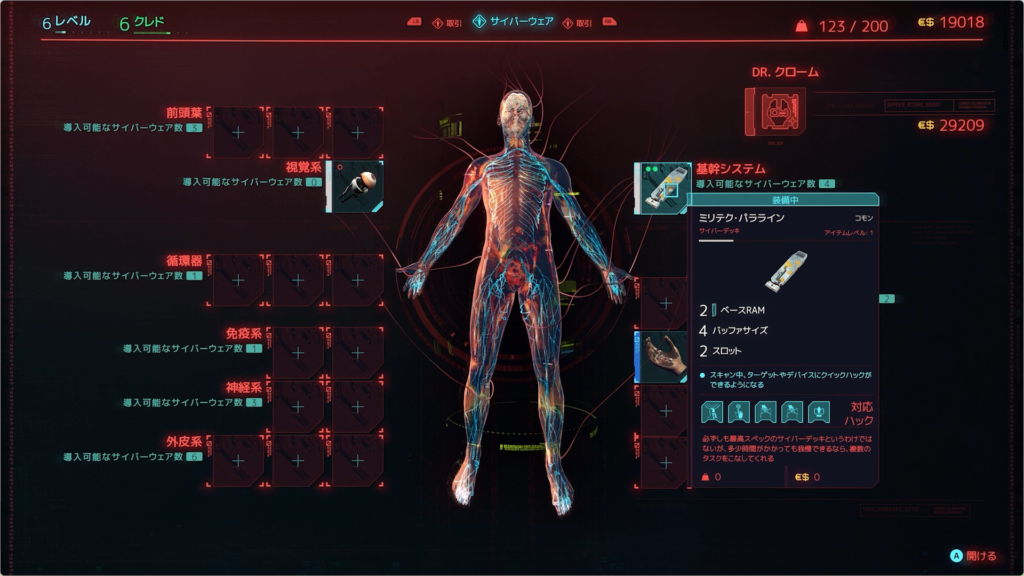Select the equipped optics in 視覚系 slot
This screenshot has width=1024, height=576.
(x=356, y=185)
